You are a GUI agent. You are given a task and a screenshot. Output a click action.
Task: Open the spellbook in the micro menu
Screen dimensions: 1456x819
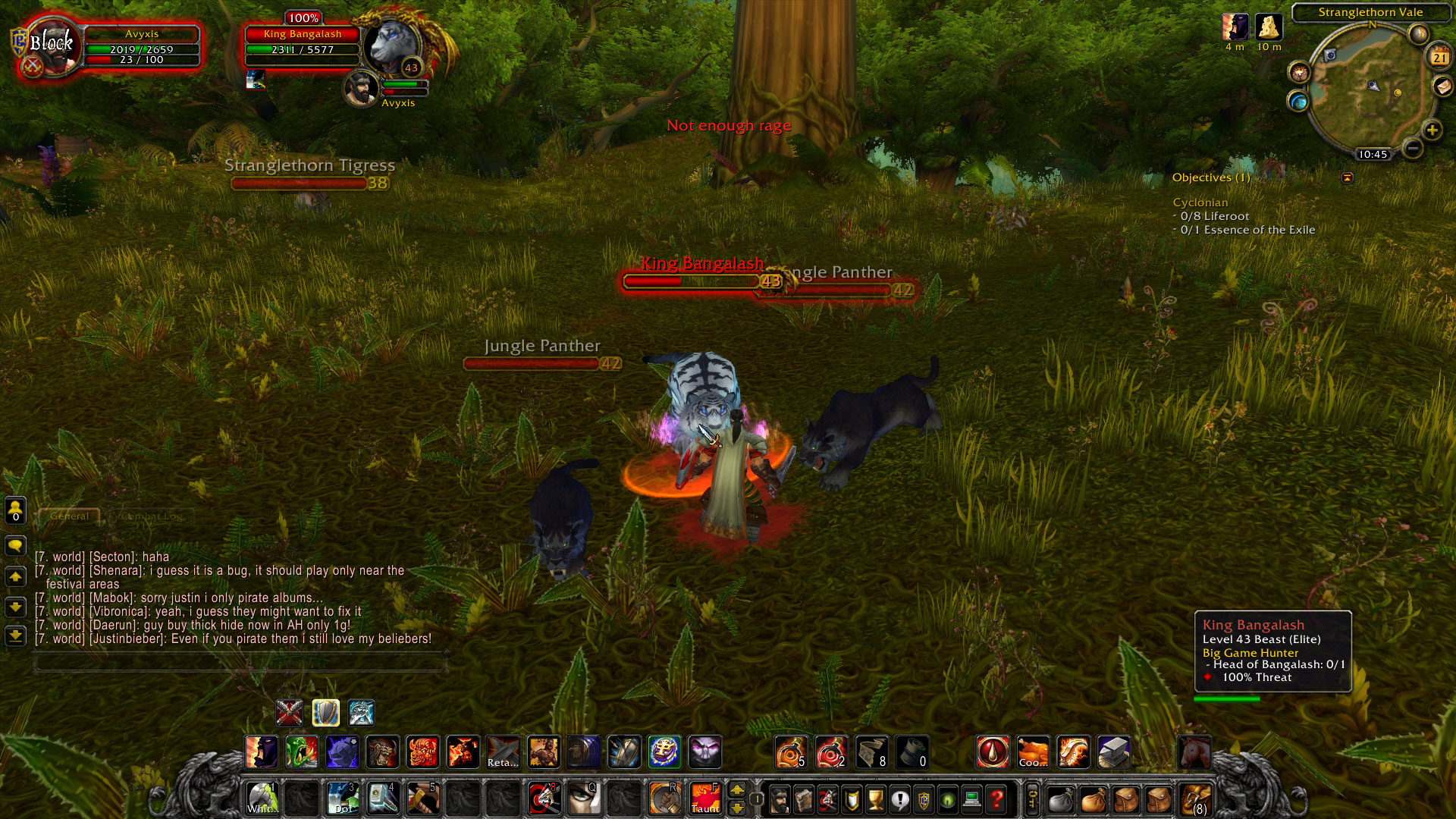pos(804,800)
